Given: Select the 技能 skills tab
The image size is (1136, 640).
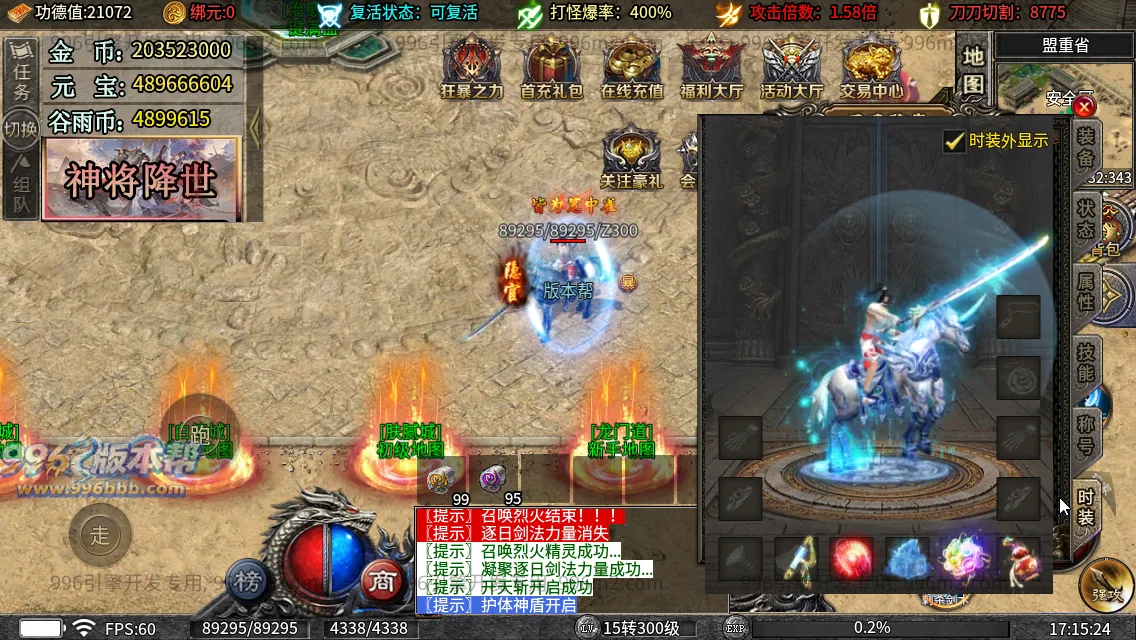Looking at the screenshot, I should tap(1086, 362).
